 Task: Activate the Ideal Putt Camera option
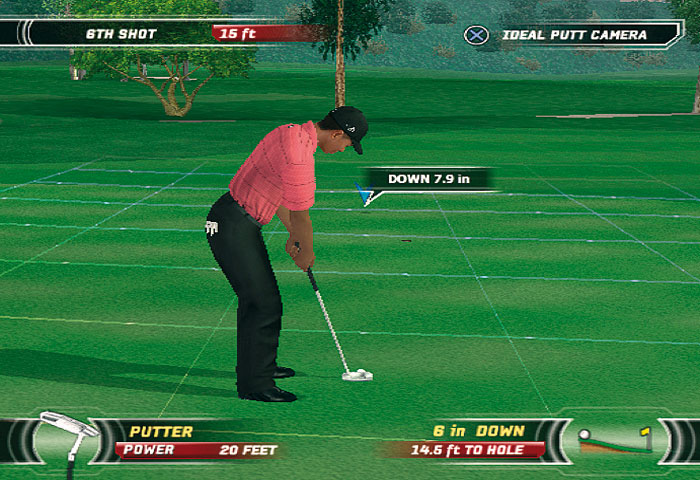(x=572, y=35)
